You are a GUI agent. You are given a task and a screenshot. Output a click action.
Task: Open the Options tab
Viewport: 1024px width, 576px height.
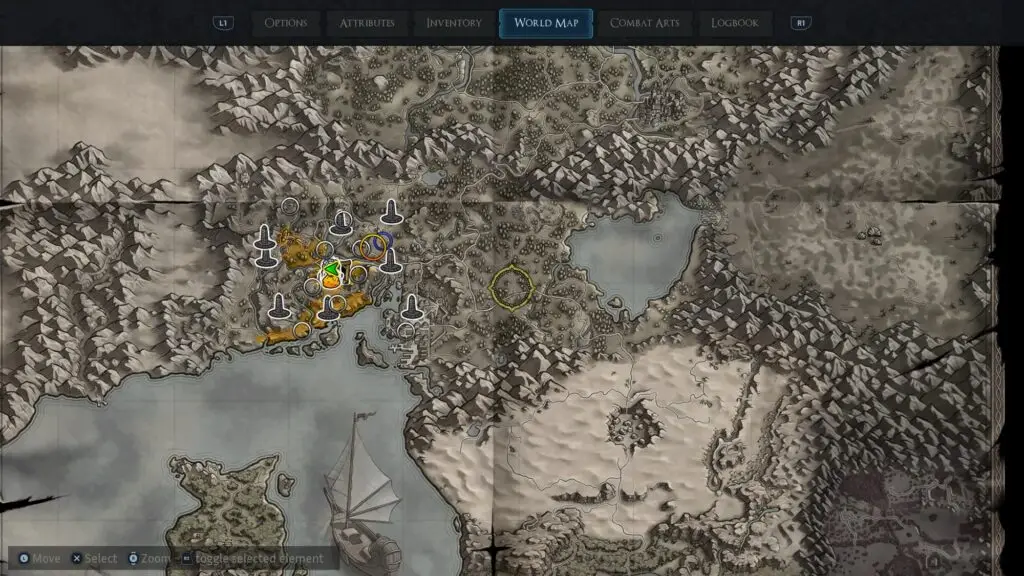coord(286,23)
